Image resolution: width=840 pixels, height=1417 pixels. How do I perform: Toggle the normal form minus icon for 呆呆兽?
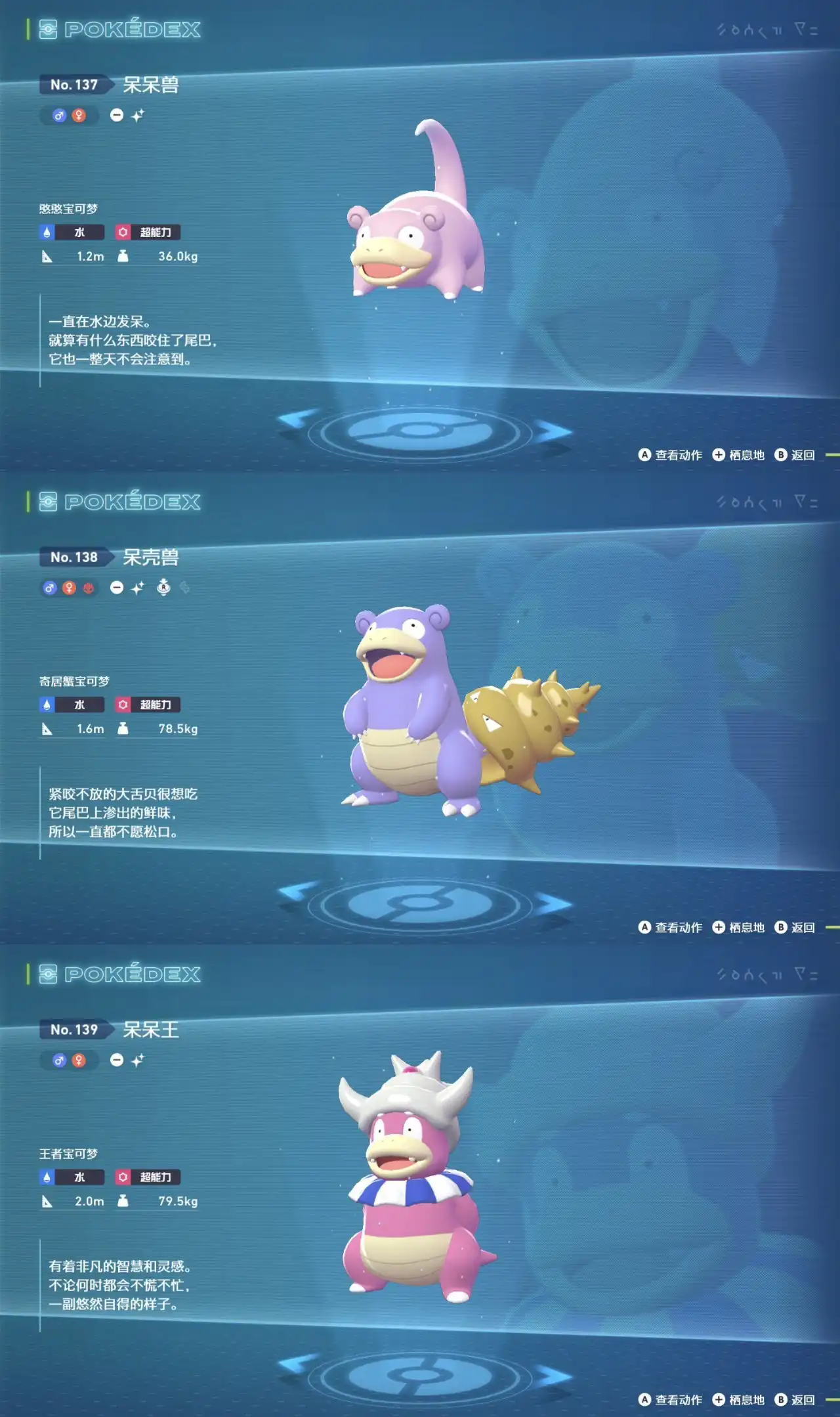coord(117,116)
